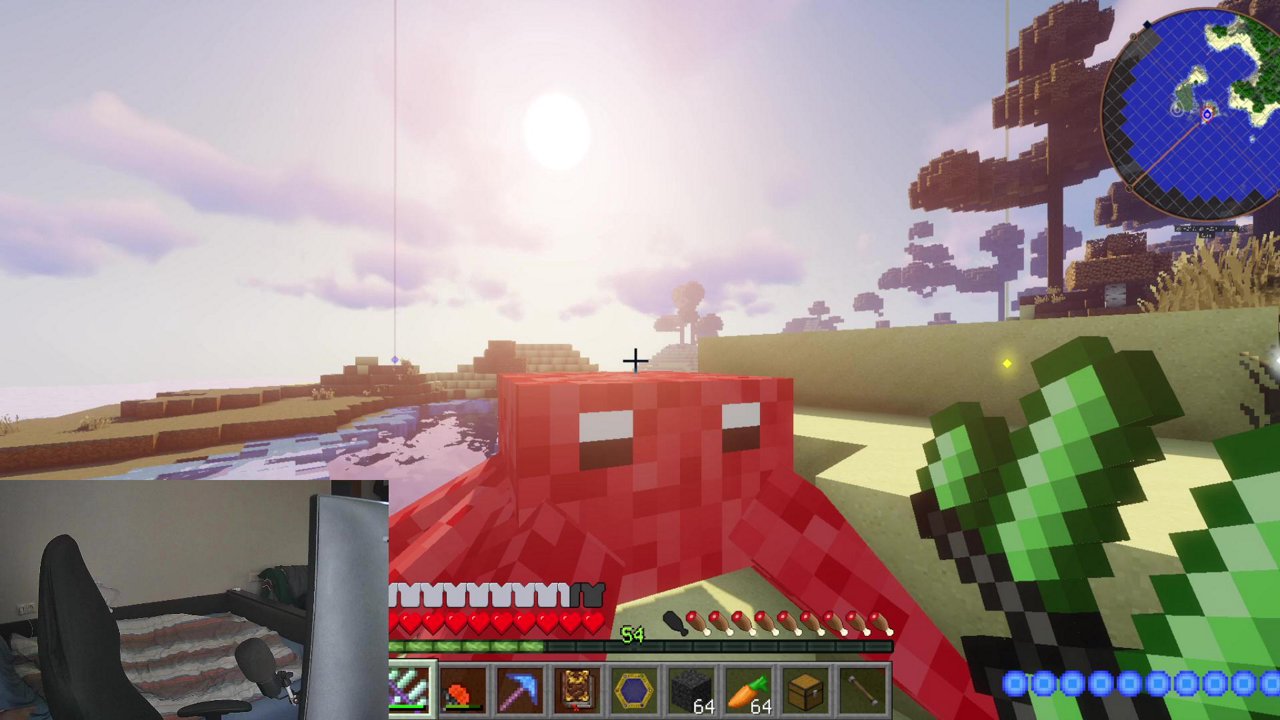Click the currently selected sword slot
Image resolution: width=1280 pixels, height=720 pixels.
[410, 687]
